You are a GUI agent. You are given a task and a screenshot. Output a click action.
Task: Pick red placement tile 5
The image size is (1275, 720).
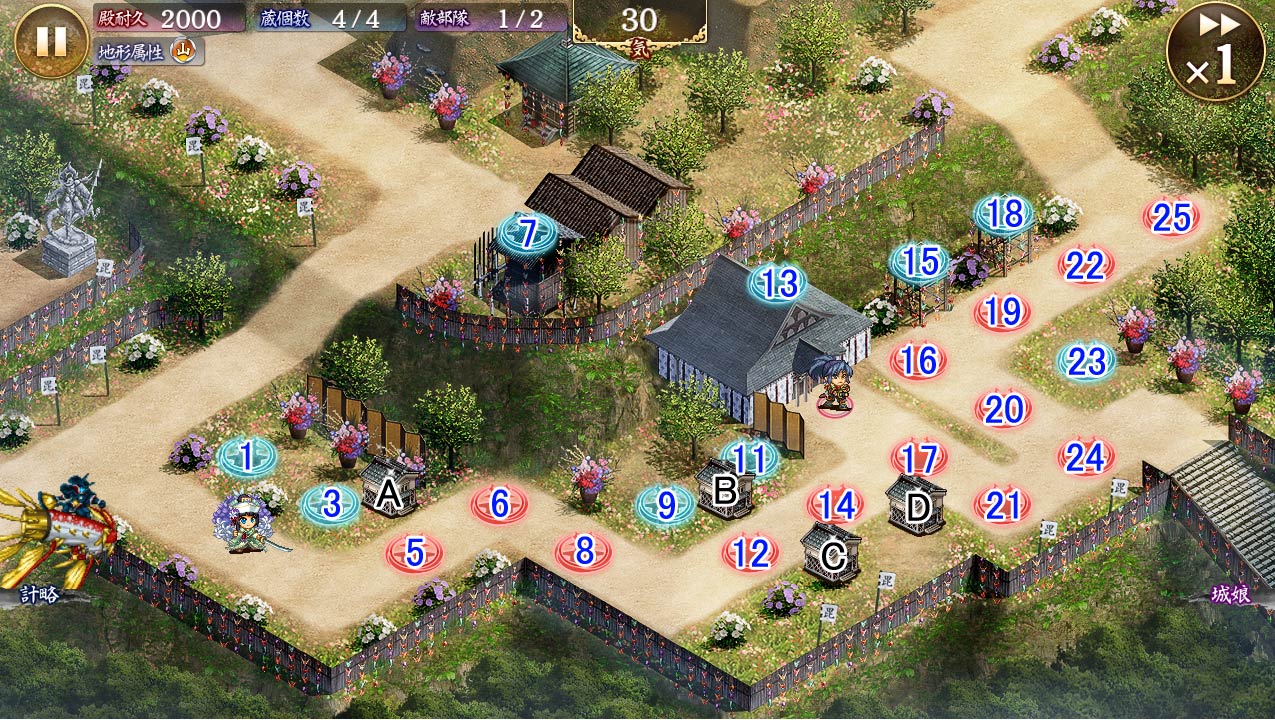[415, 552]
